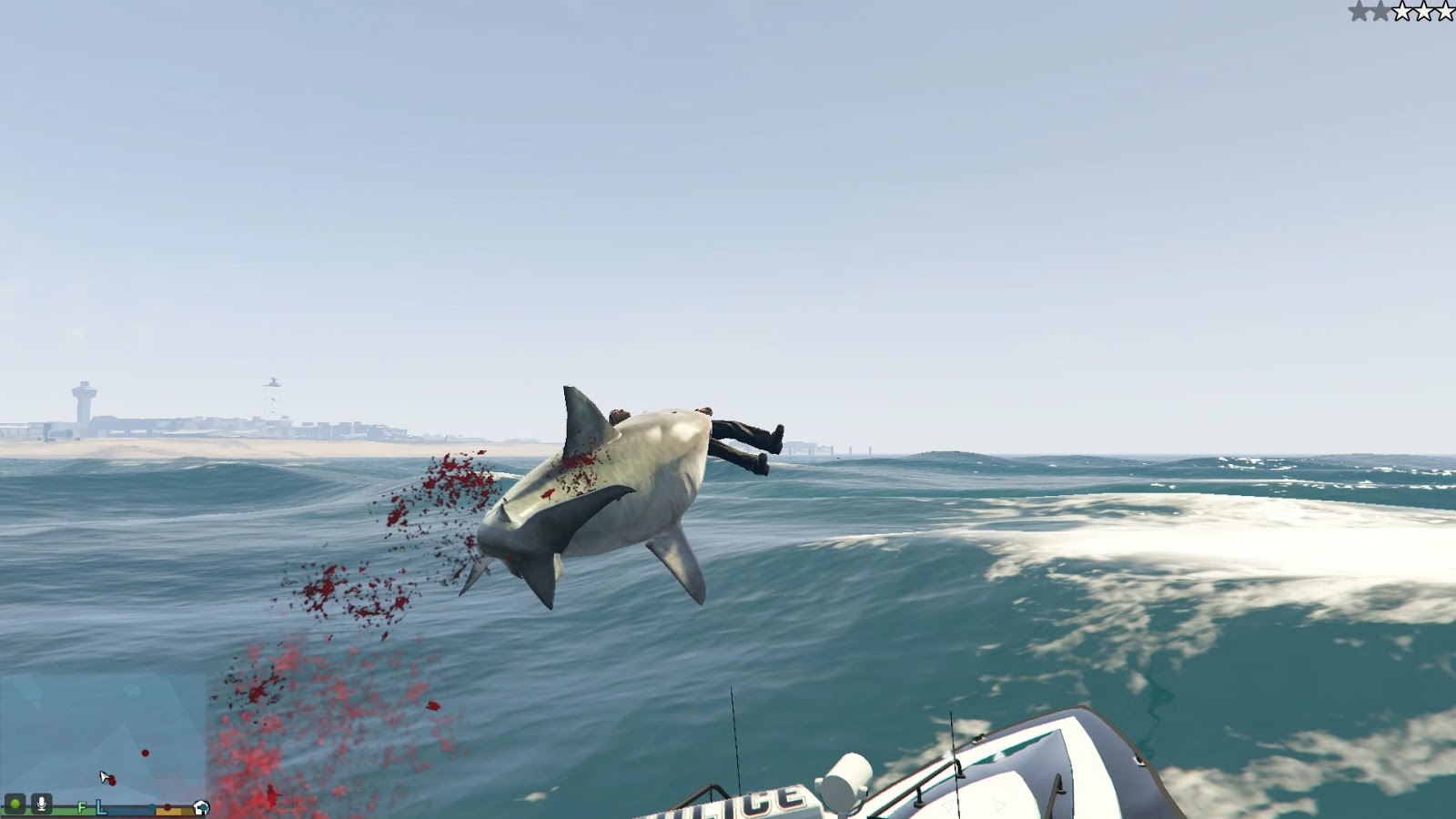Click the third empty wanted star

click(x=1402, y=12)
